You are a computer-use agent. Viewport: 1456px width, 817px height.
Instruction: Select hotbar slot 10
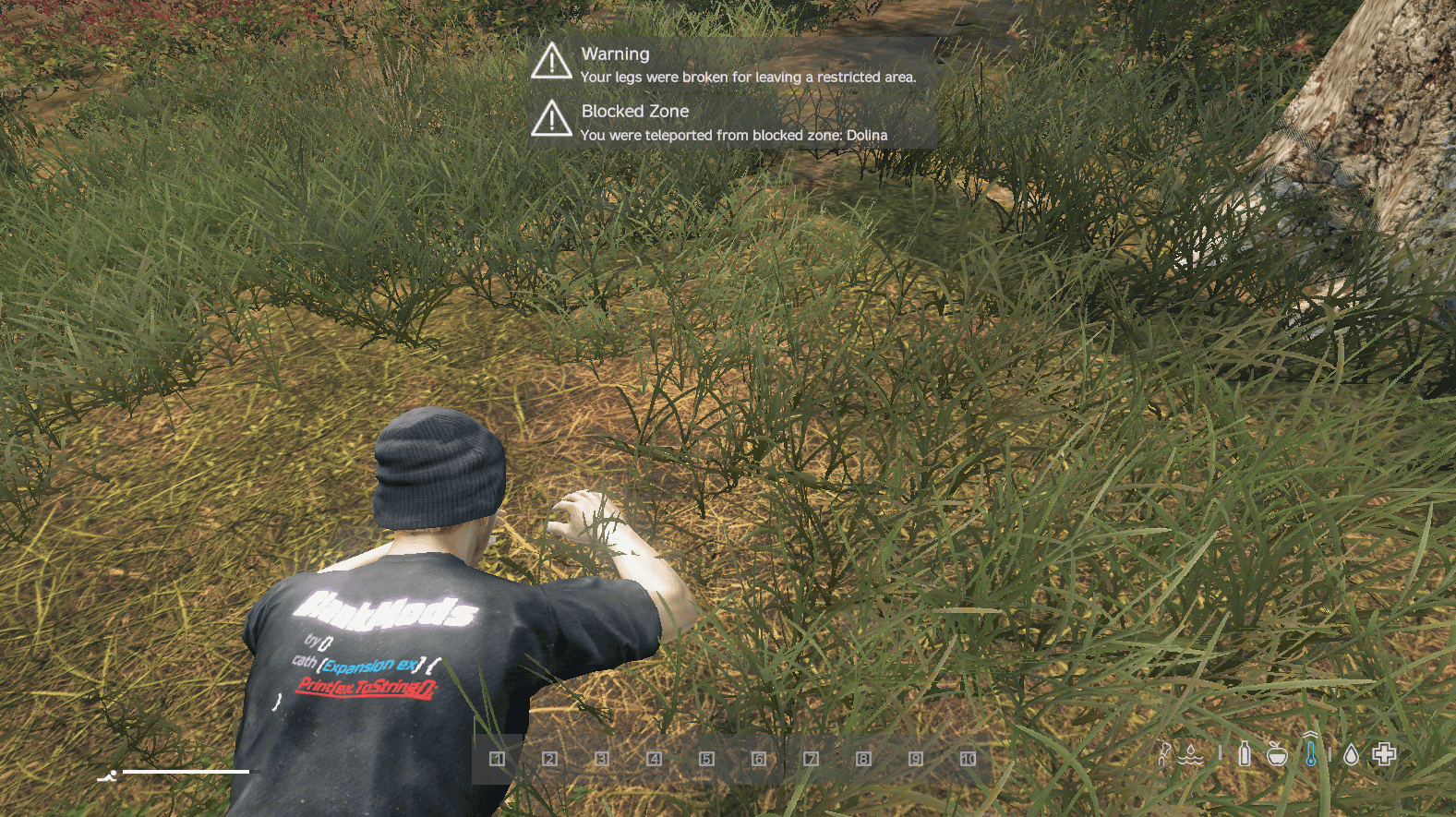tap(969, 759)
